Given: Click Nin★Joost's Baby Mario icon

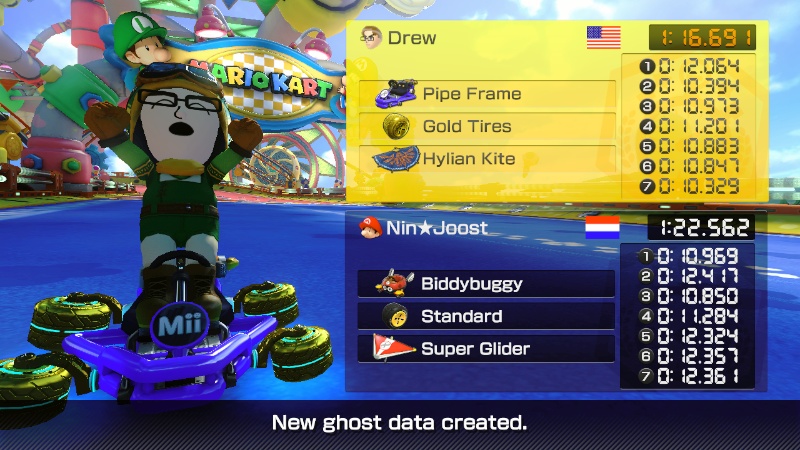Looking at the screenshot, I should click(x=370, y=227).
